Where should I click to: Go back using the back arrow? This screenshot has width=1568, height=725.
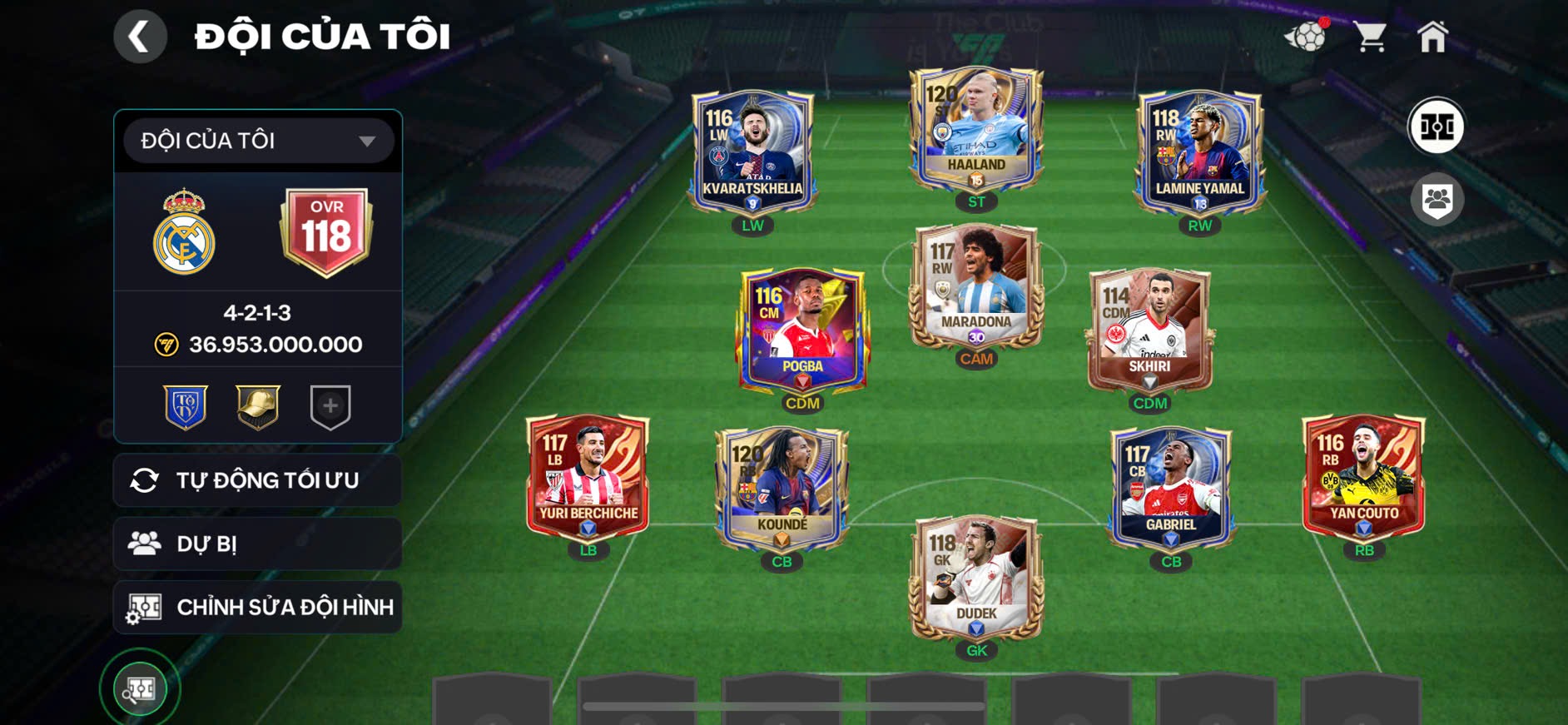point(140,36)
